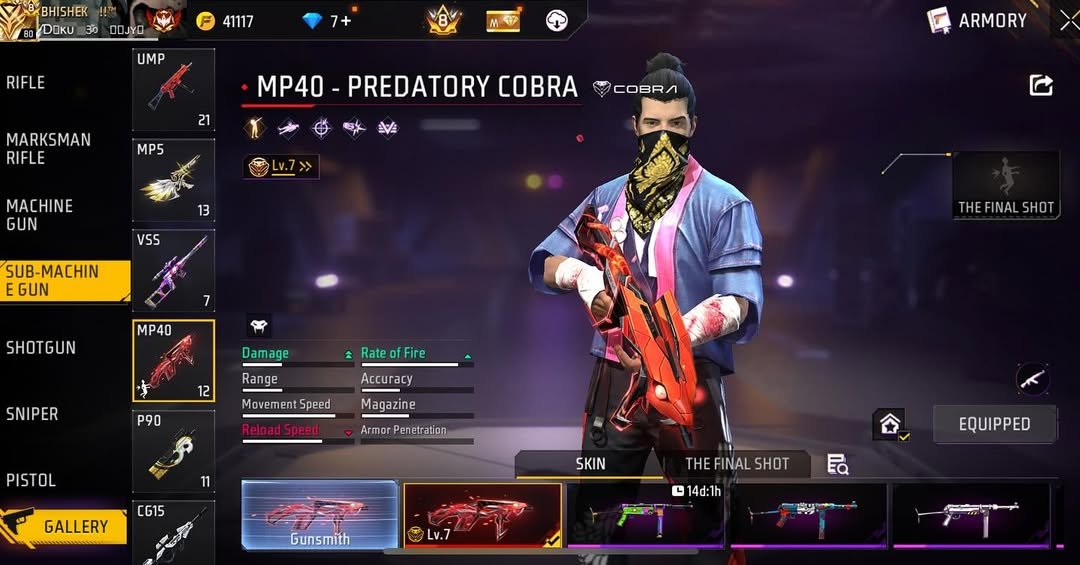Open The Final Shot emote preview

click(1006, 185)
